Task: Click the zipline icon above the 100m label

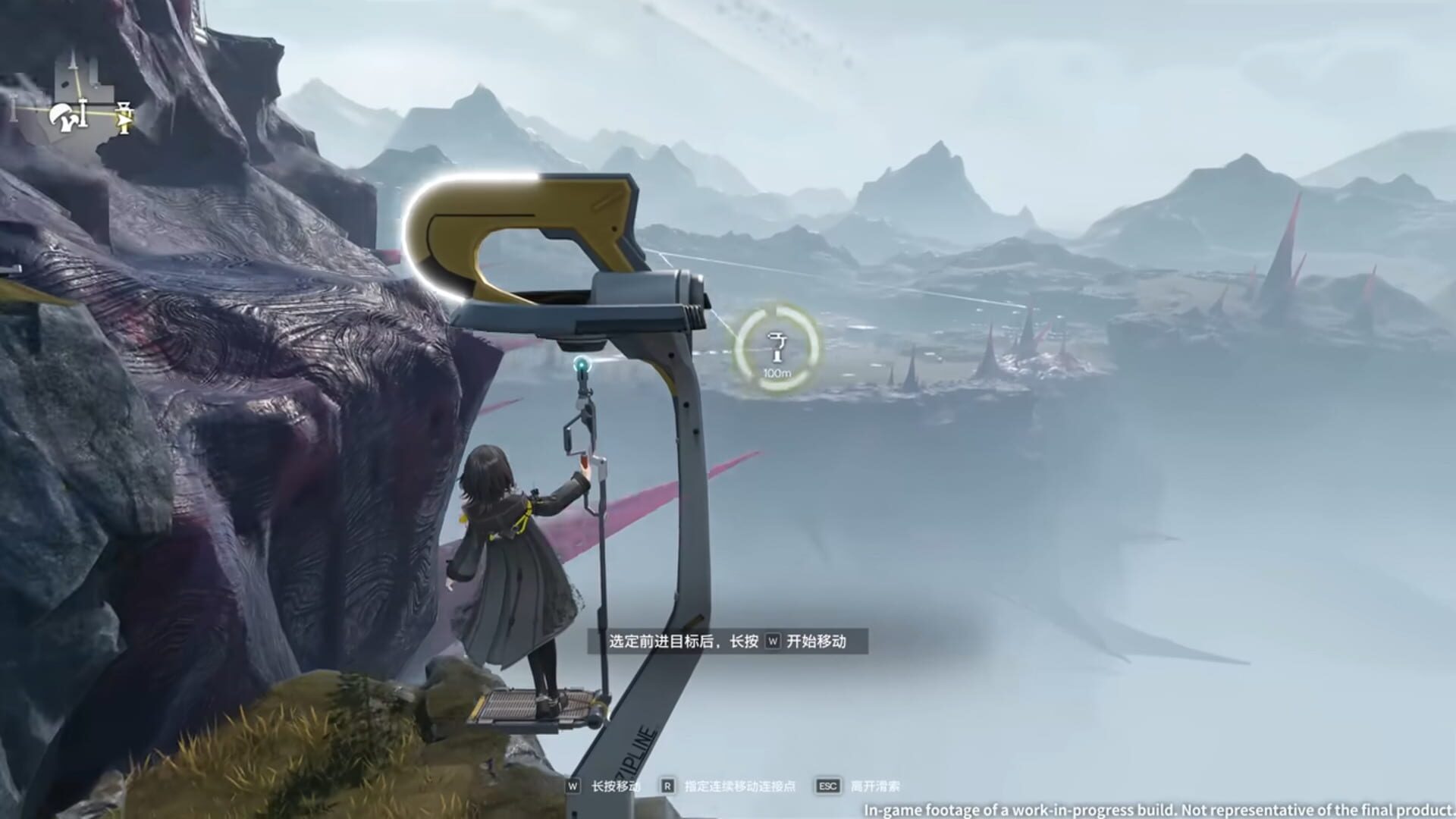Action: click(x=778, y=347)
